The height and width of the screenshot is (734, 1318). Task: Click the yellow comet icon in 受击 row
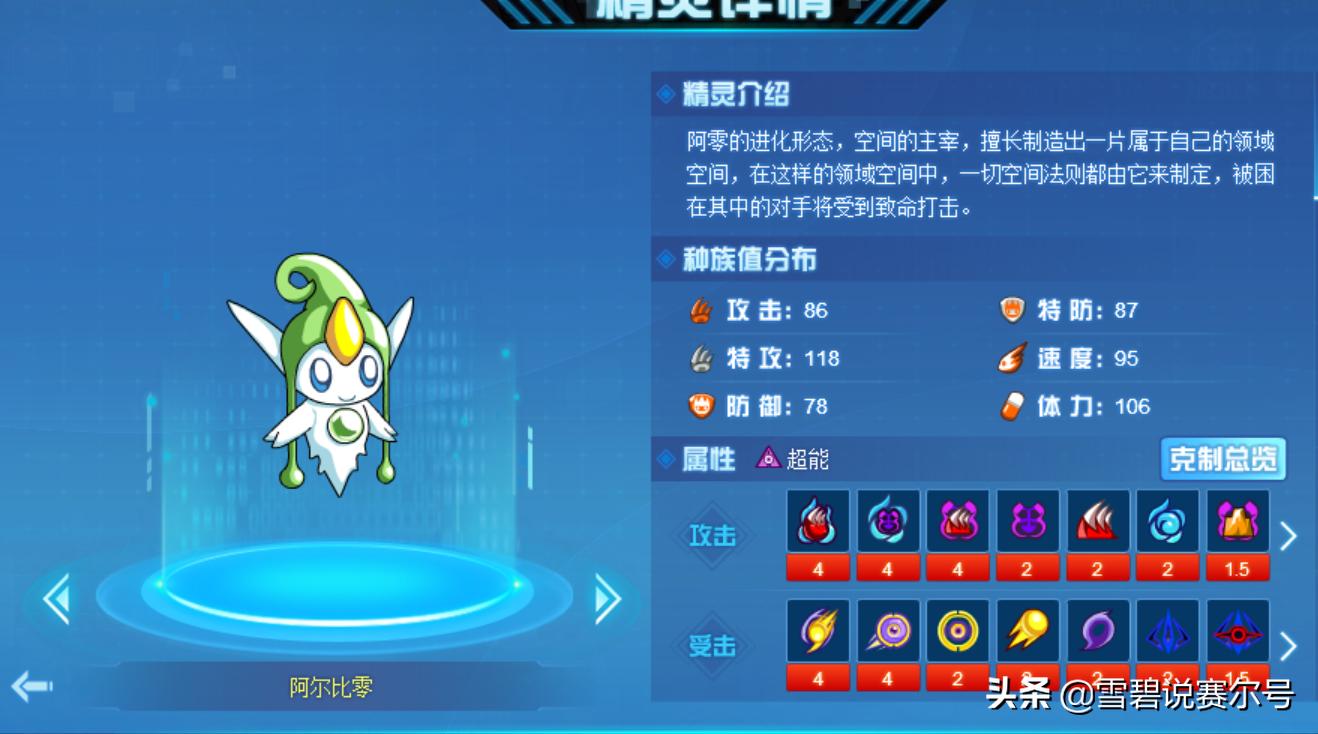click(x=1027, y=630)
